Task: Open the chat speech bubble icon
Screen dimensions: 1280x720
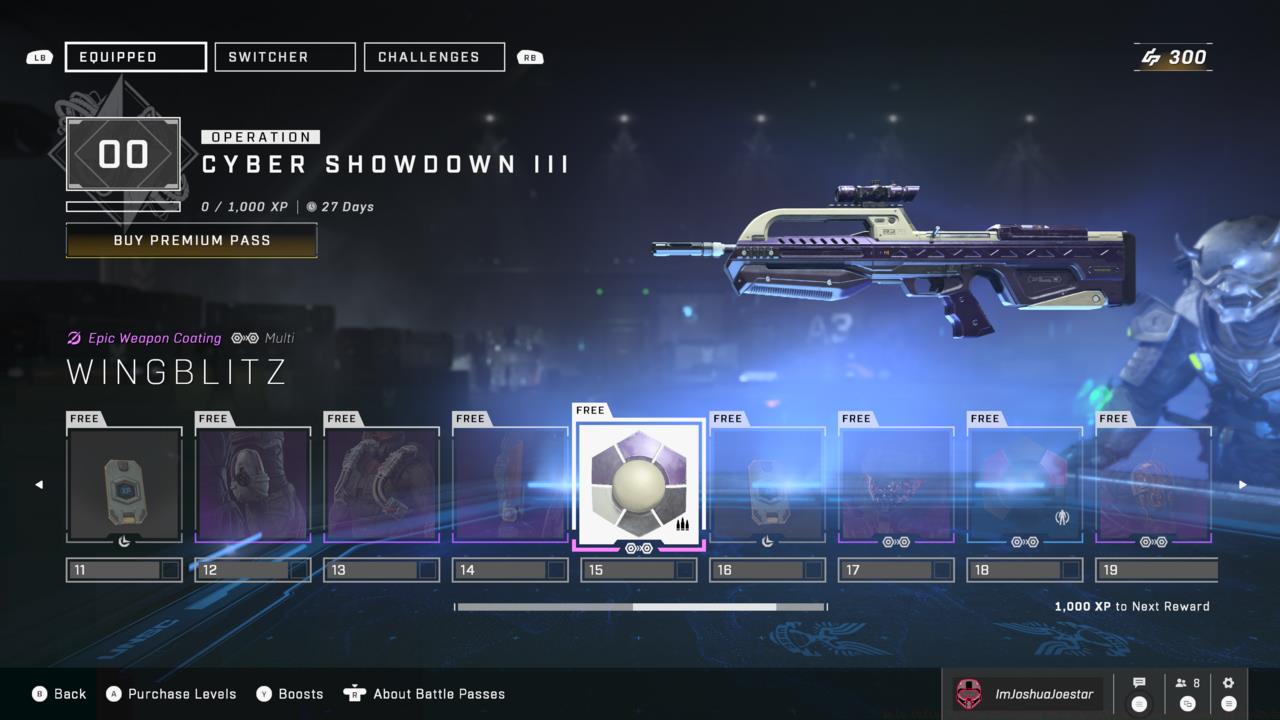Action: tap(1139, 684)
